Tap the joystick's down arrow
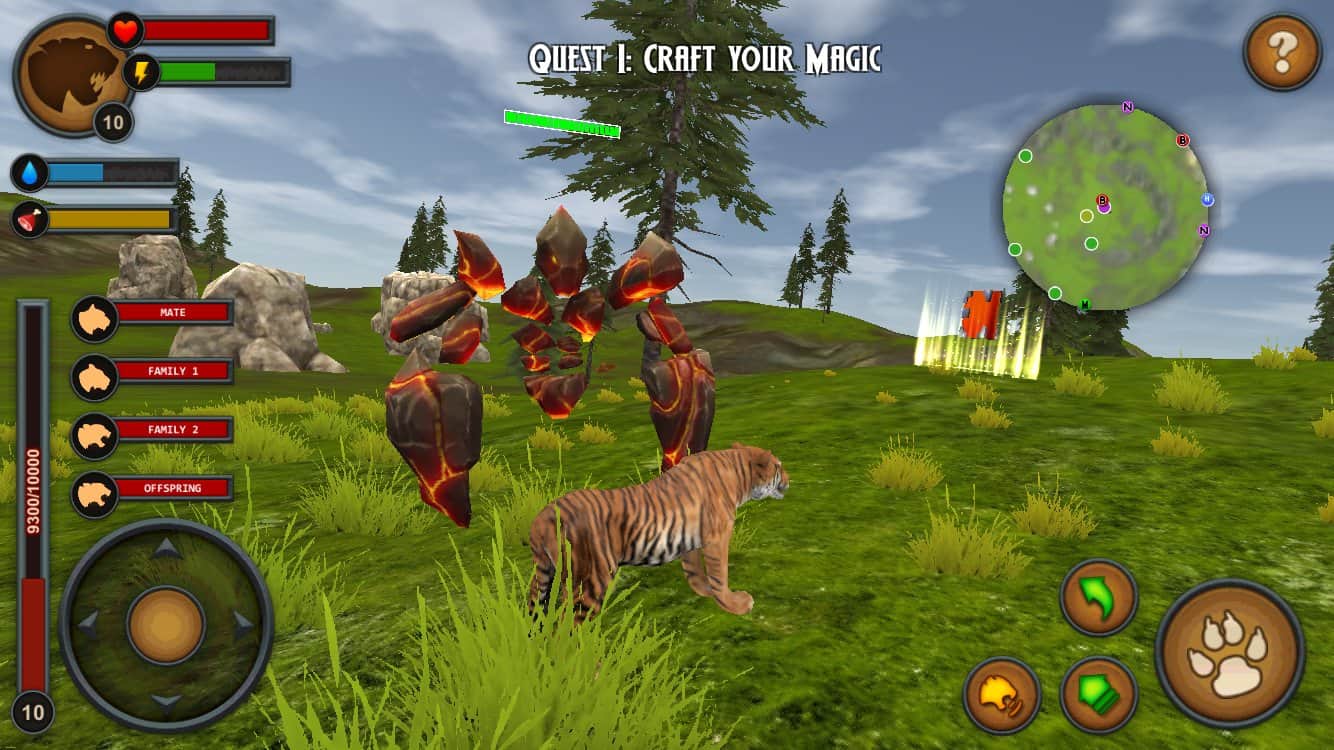 click(x=166, y=702)
